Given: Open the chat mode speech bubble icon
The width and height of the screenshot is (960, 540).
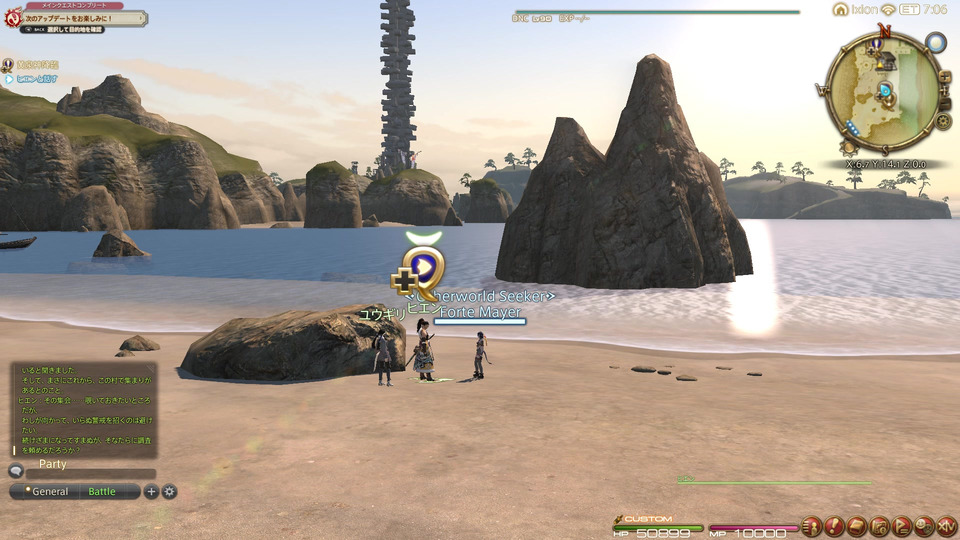Looking at the screenshot, I should click(16, 470).
